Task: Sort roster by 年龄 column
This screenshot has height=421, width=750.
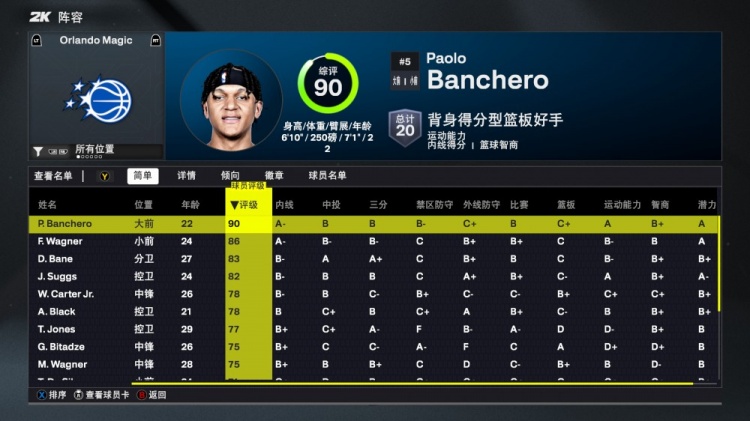Action: point(190,204)
